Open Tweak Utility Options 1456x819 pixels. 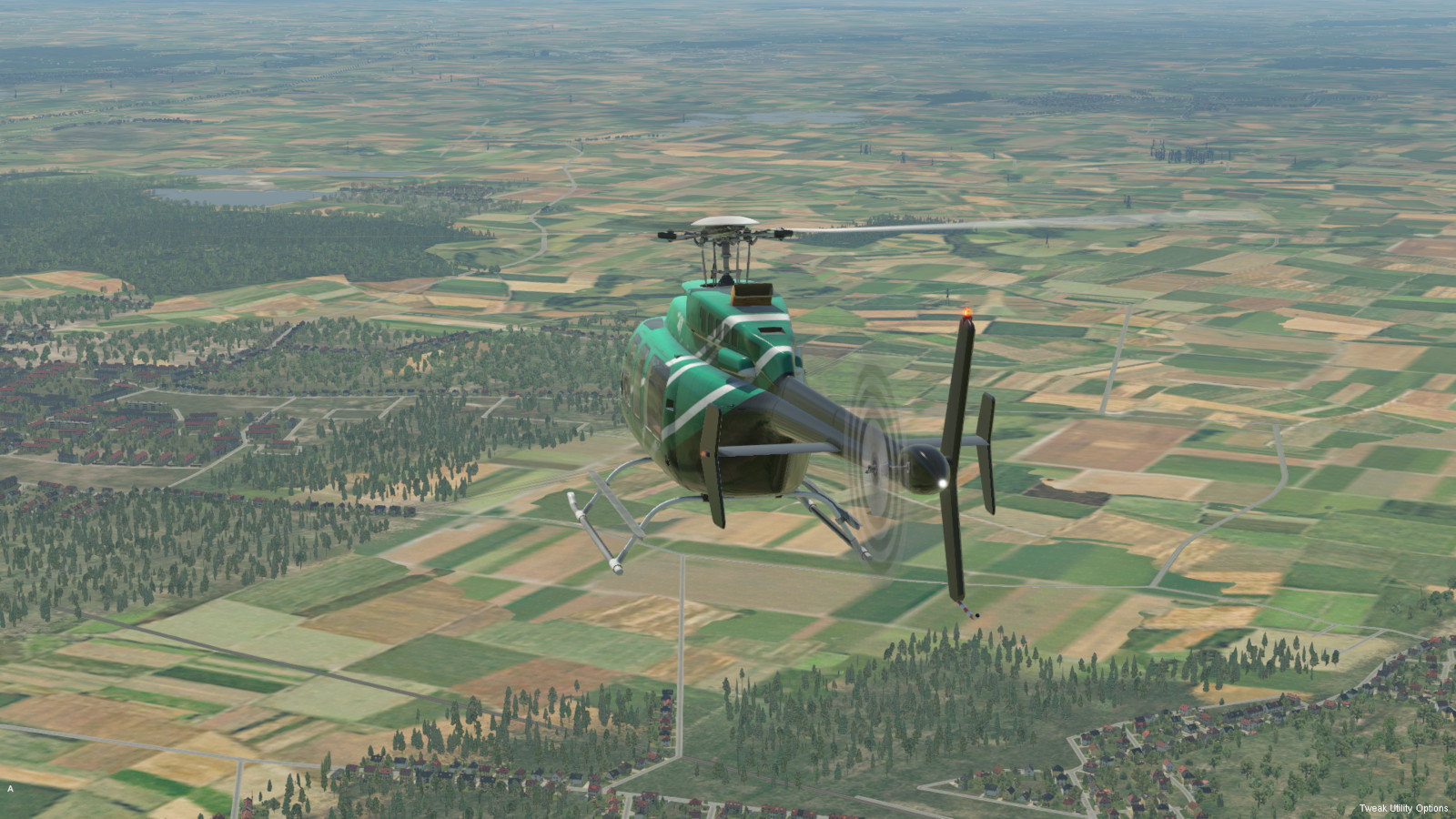[x=1403, y=808]
